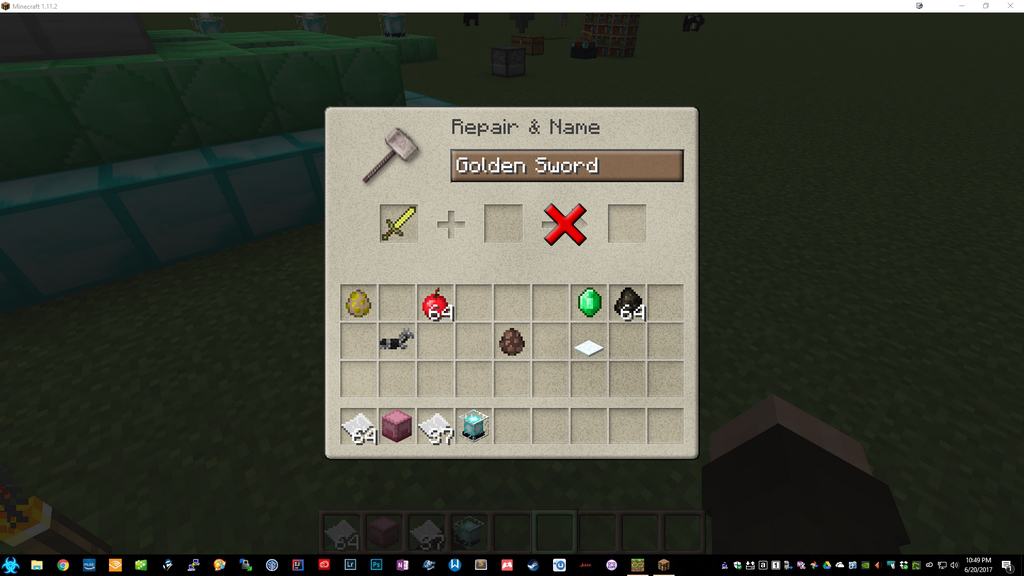Image resolution: width=1024 pixels, height=576 pixels.
Task: Select the beacon item in the hotbar
Action: pyautogui.click(x=474, y=426)
